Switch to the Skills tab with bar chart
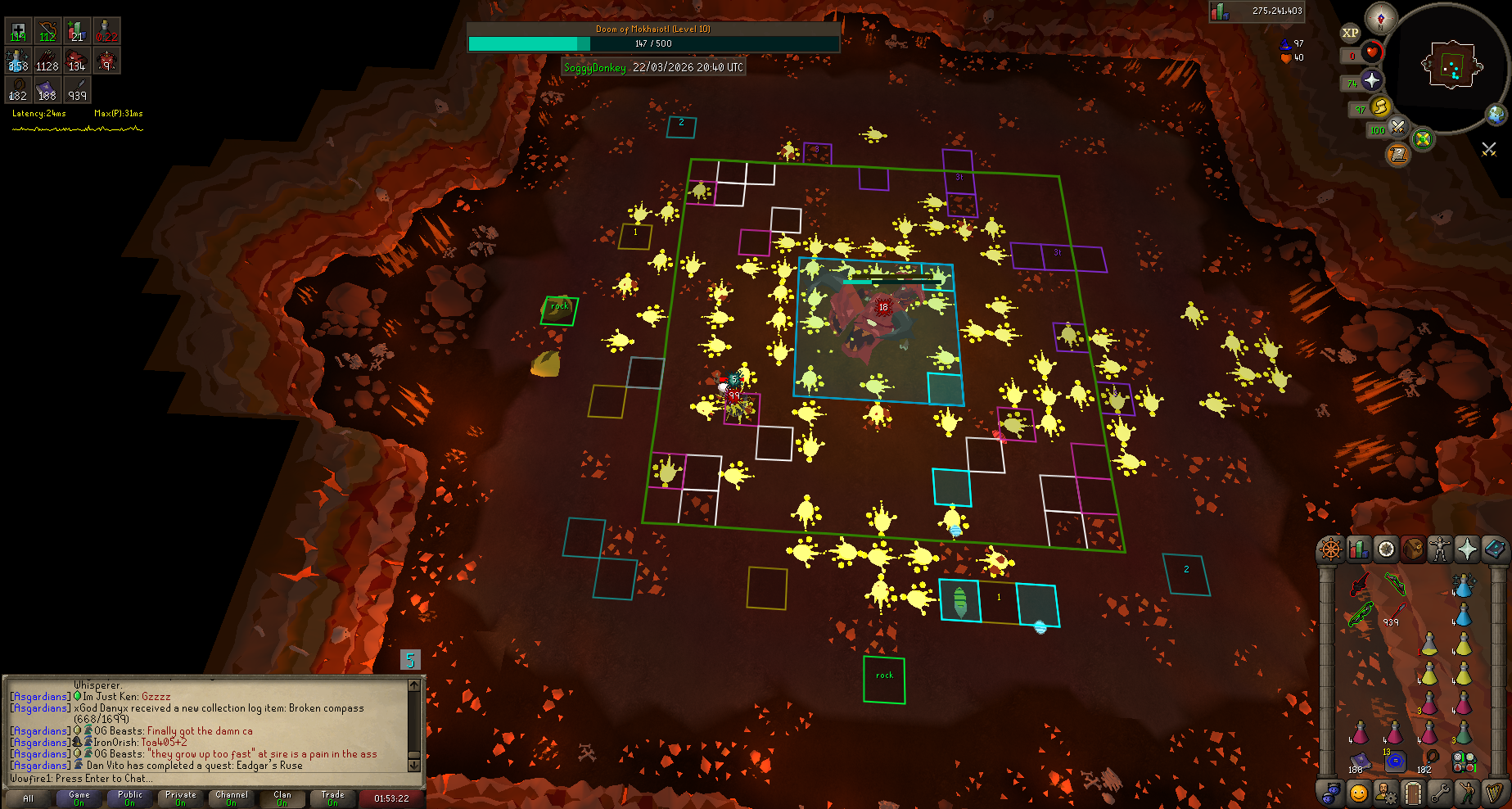The width and height of the screenshot is (1512, 809). 1359,549
